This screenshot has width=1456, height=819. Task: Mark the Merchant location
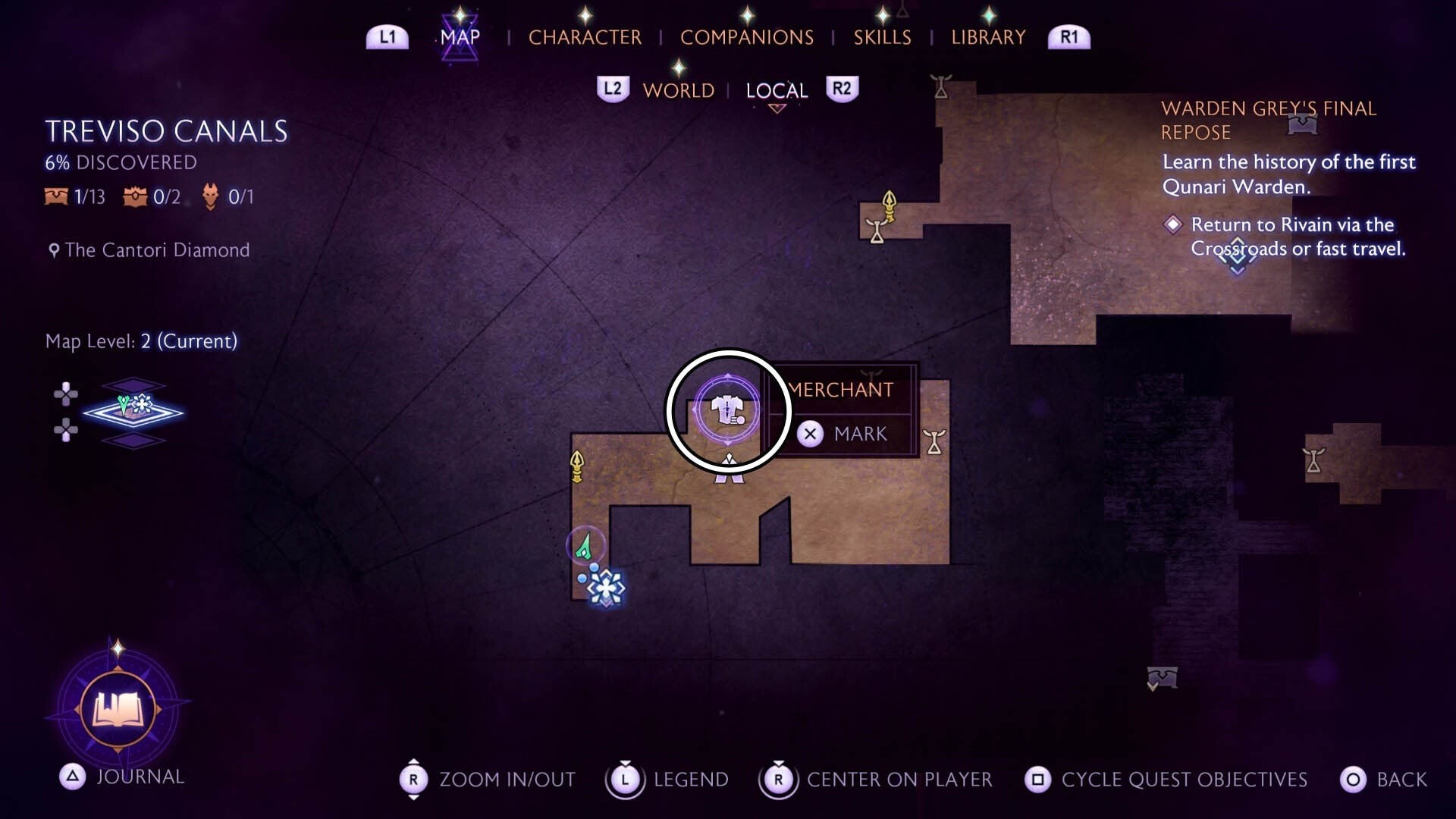[x=842, y=434]
